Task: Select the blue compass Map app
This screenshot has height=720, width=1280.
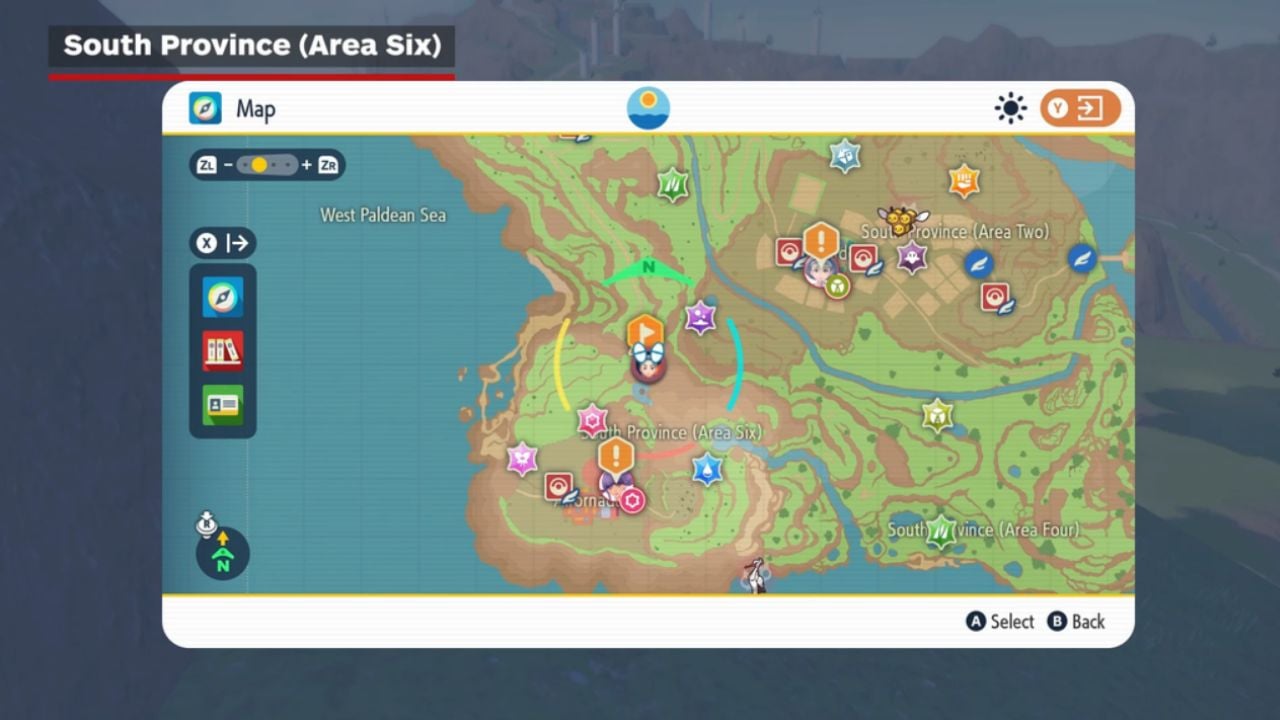Action: click(x=223, y=297)
